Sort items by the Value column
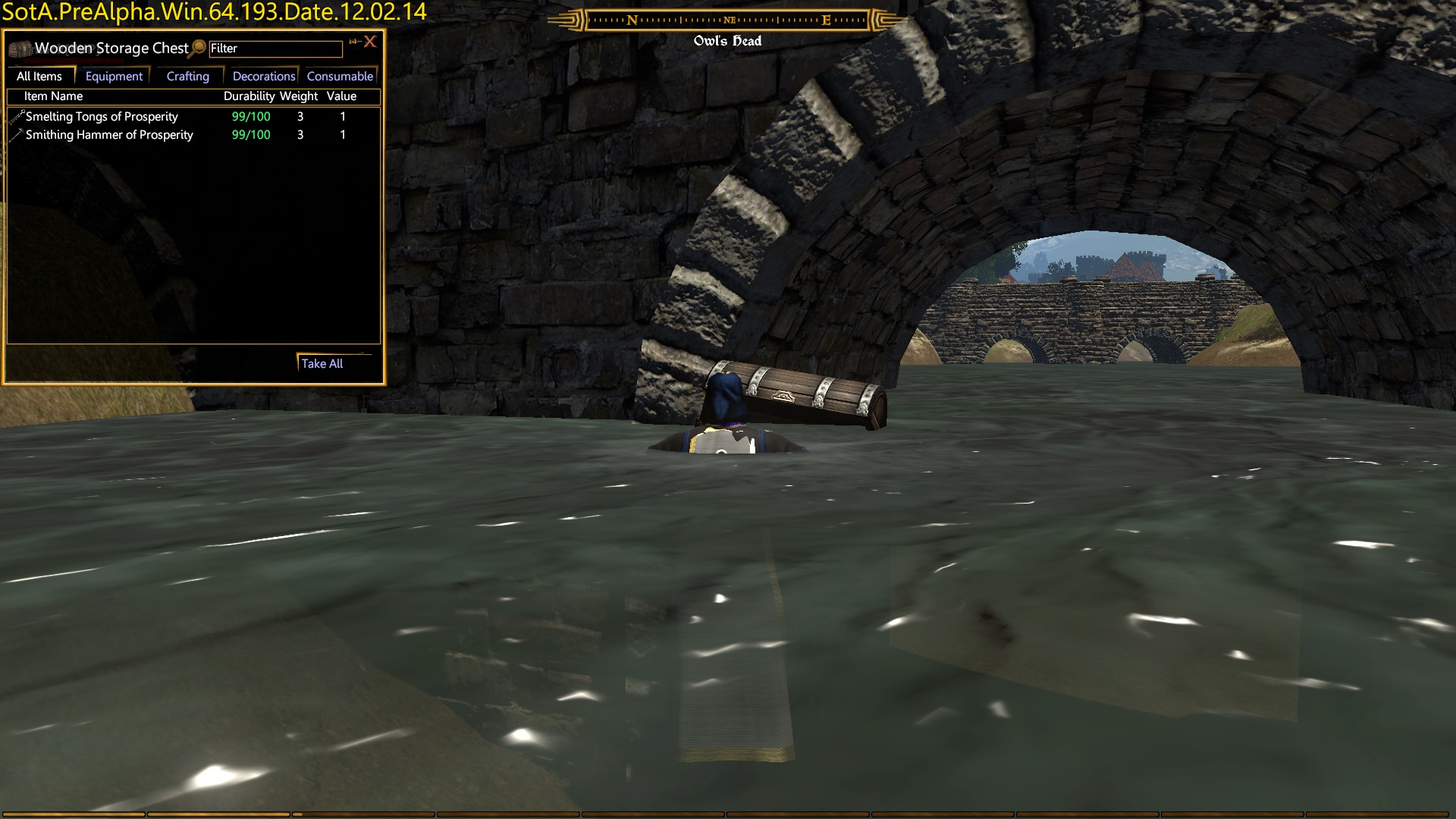 tap(341, 96)
